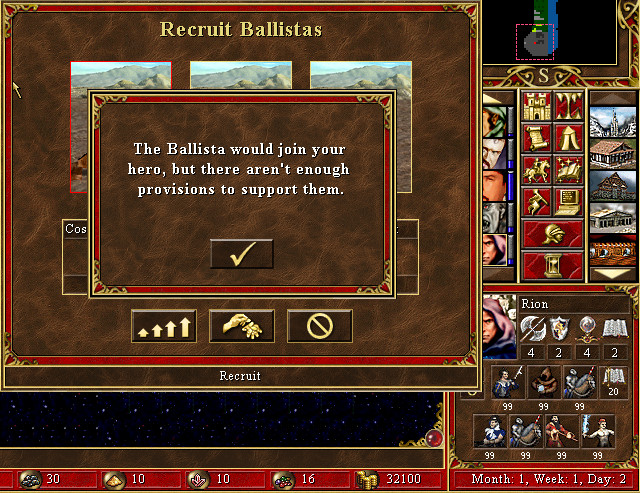
Task: Move the hero with the horseman button
Action: [x=535, y=170]
